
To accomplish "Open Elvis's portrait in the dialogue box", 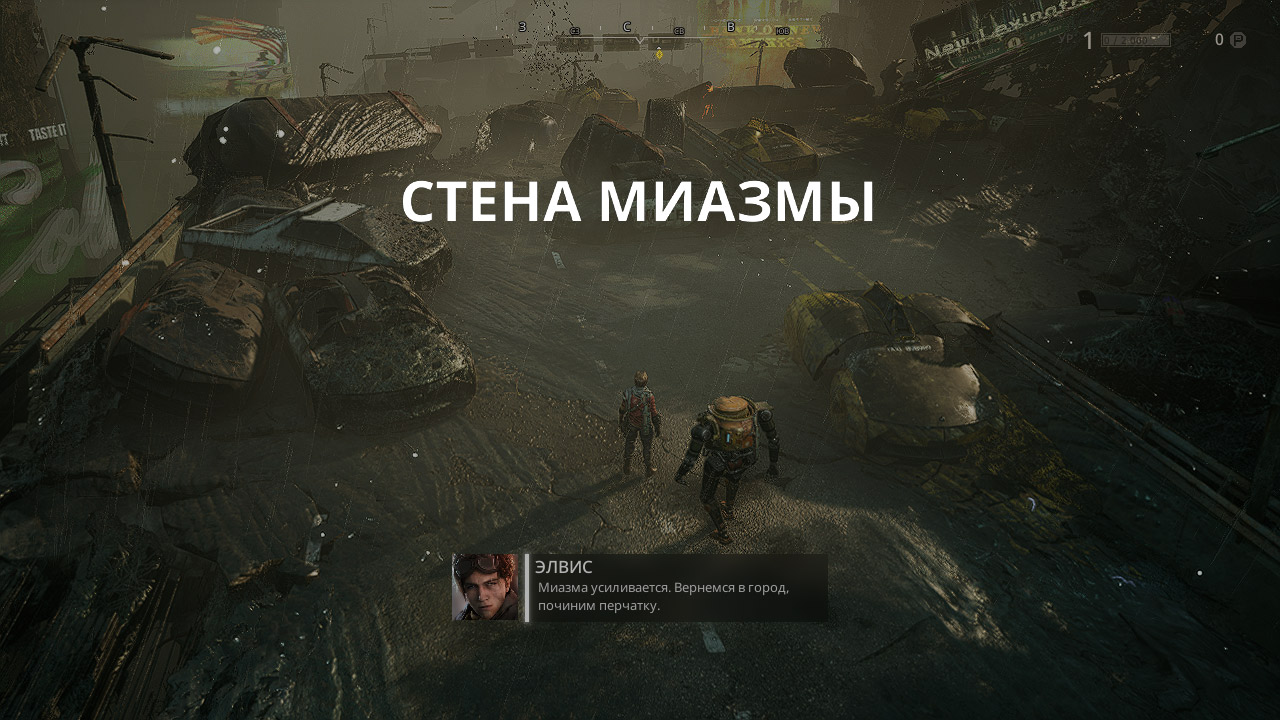I will [x=485, y=587].
